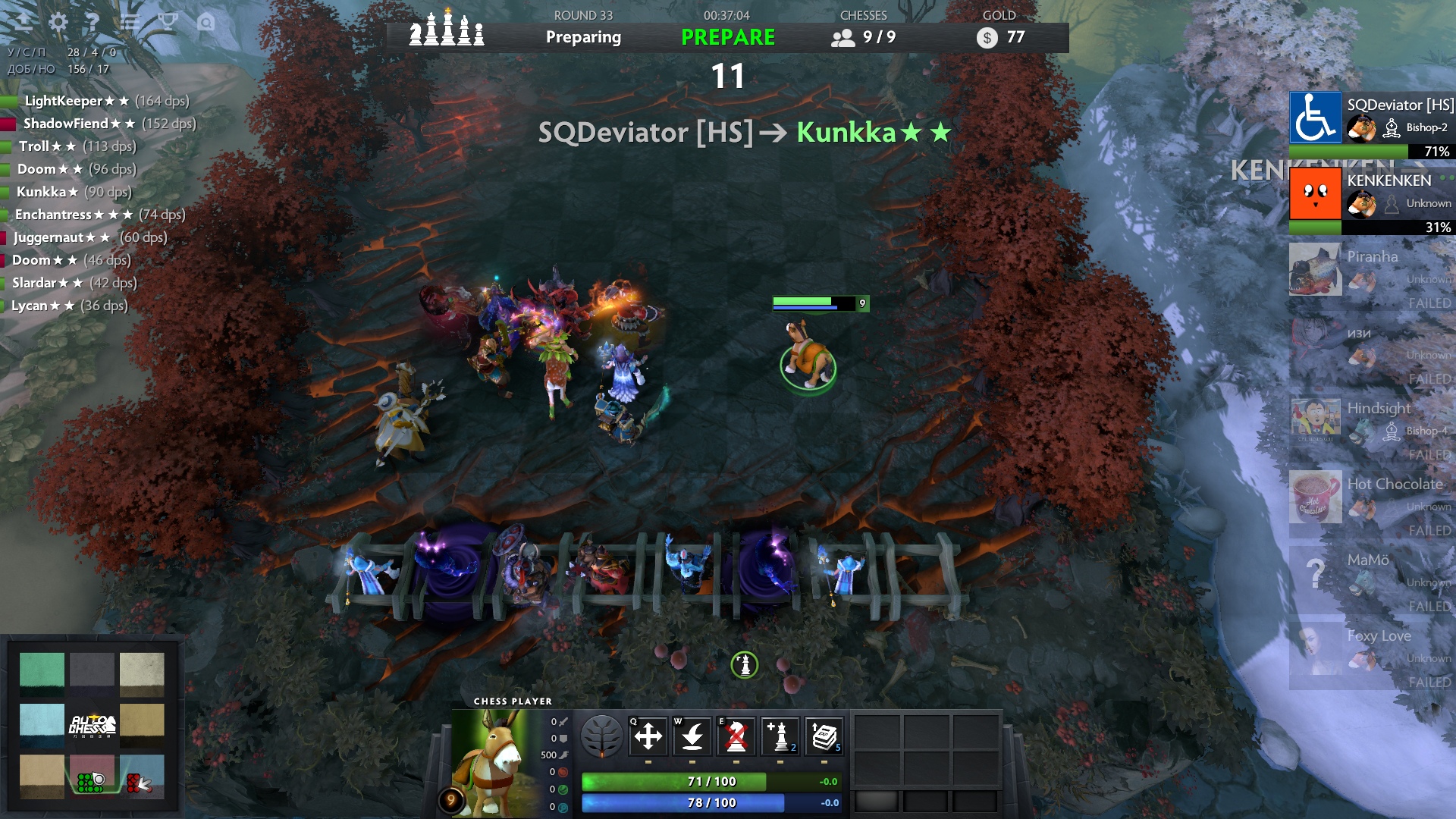
Task: Purchase experience with the EXP books ability
Action: [824, 736]
